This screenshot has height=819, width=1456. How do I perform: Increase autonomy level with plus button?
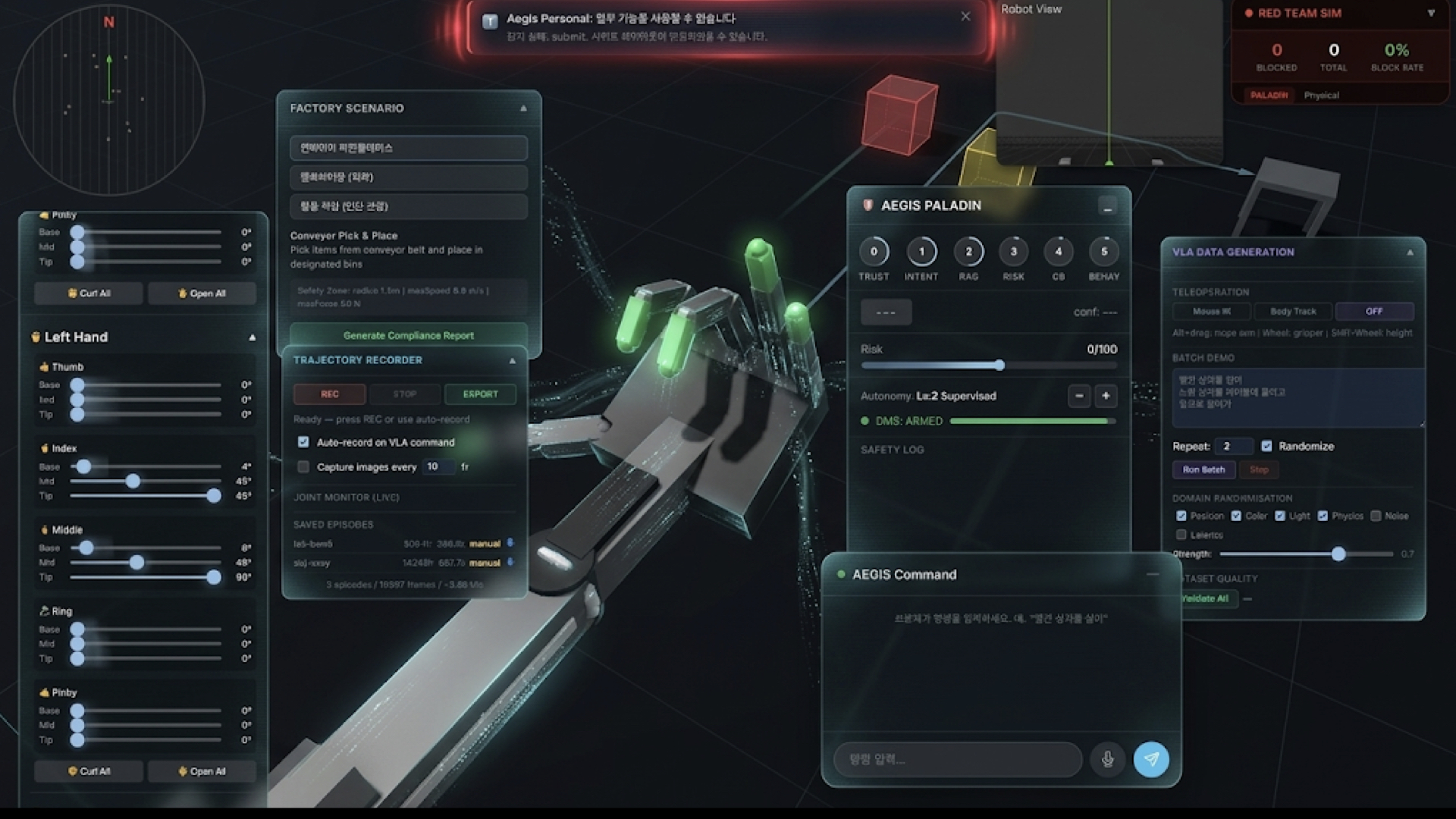point(1106,396)
